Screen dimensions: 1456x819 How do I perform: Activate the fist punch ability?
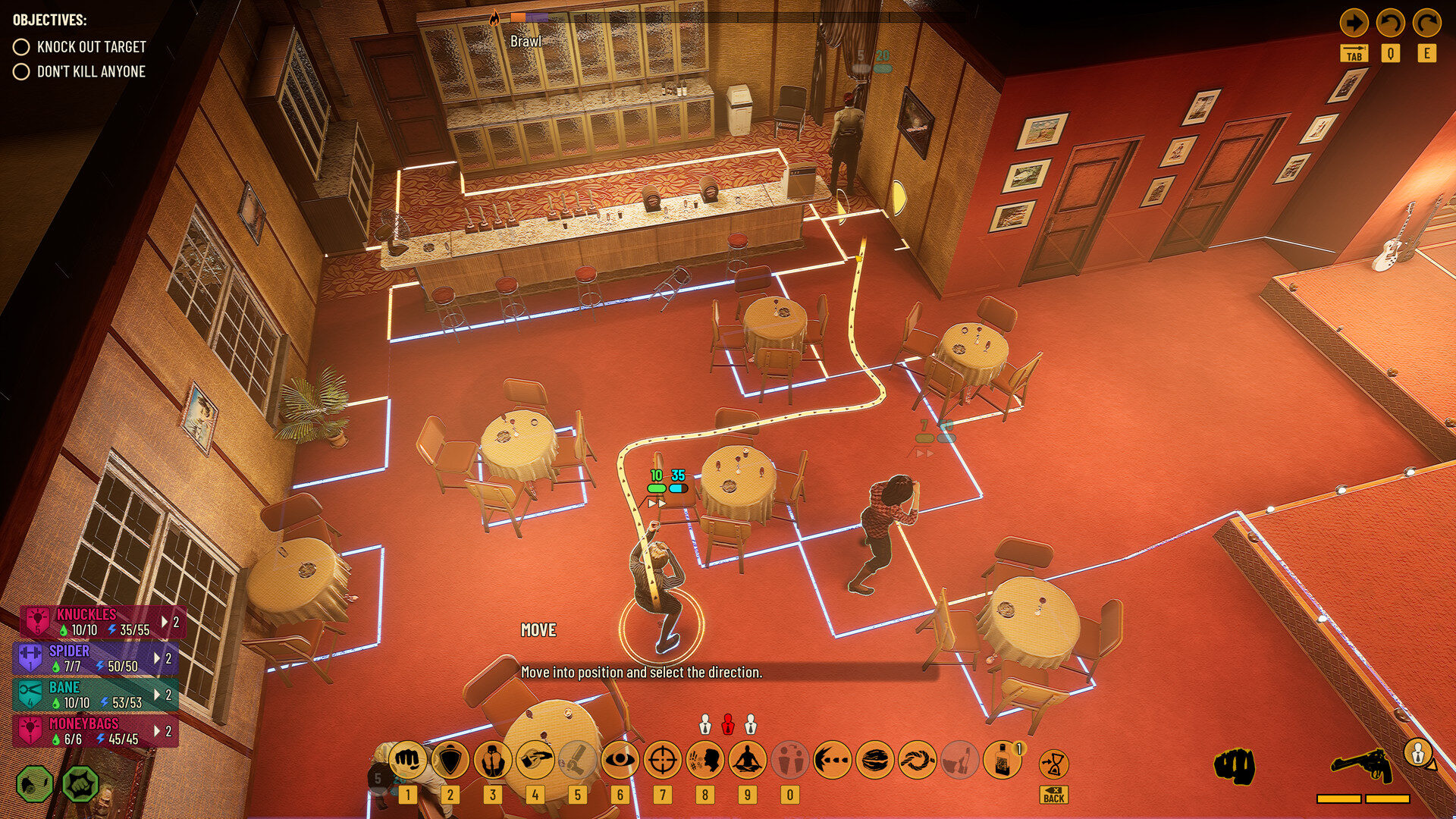point(408,760)
